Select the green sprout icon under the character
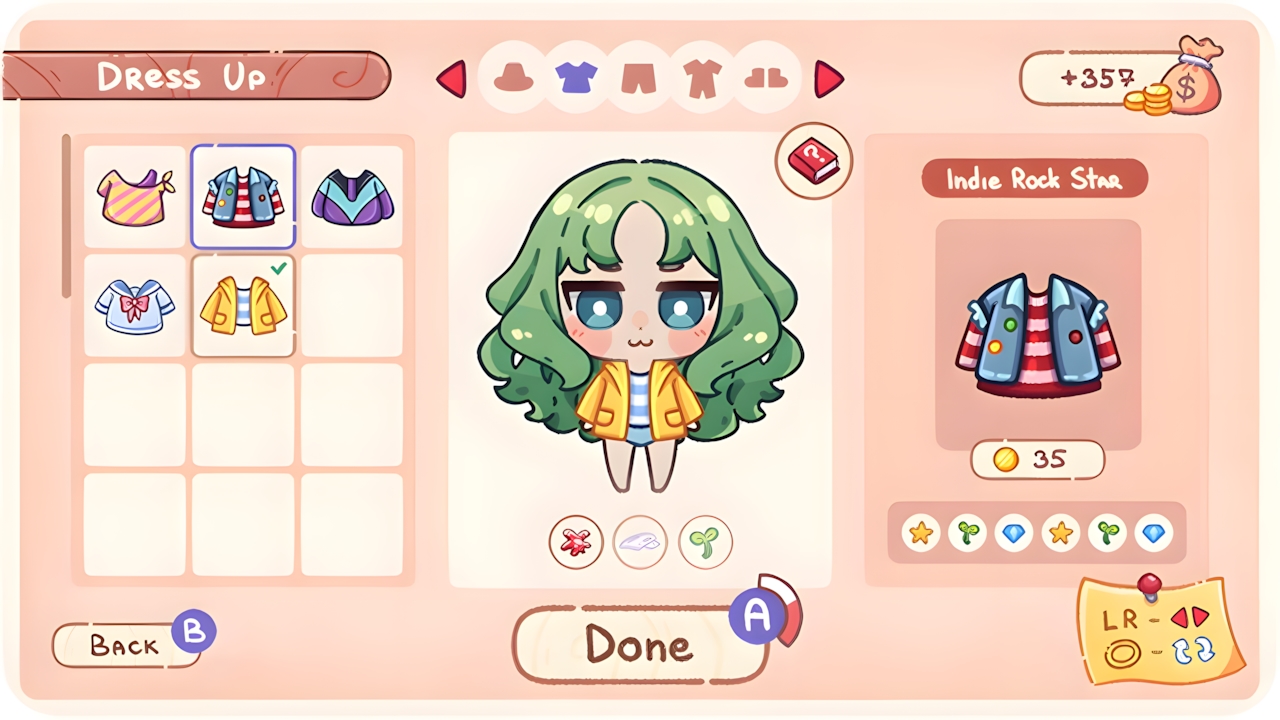1280x720 pixels. 705,541
